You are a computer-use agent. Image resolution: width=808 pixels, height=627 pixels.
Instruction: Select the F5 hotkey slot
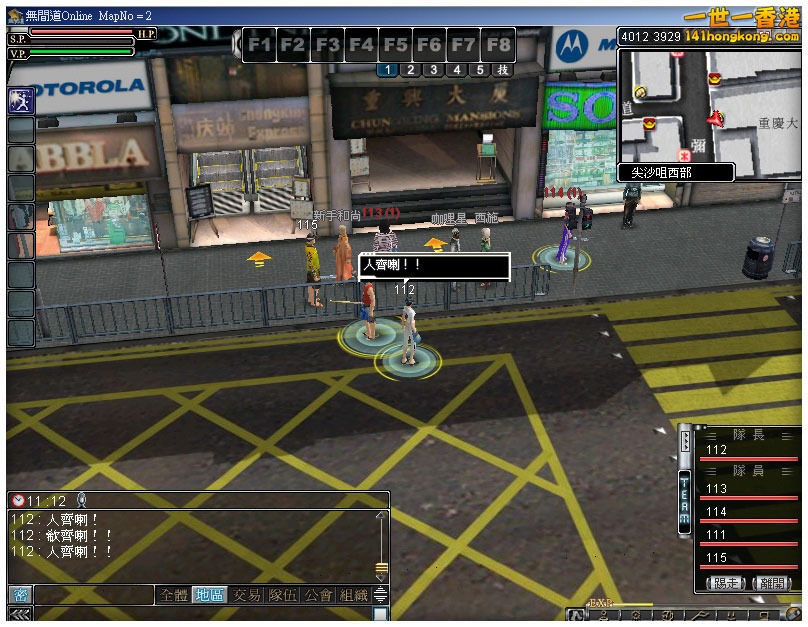pyautogui.click(x=395, y=45)
